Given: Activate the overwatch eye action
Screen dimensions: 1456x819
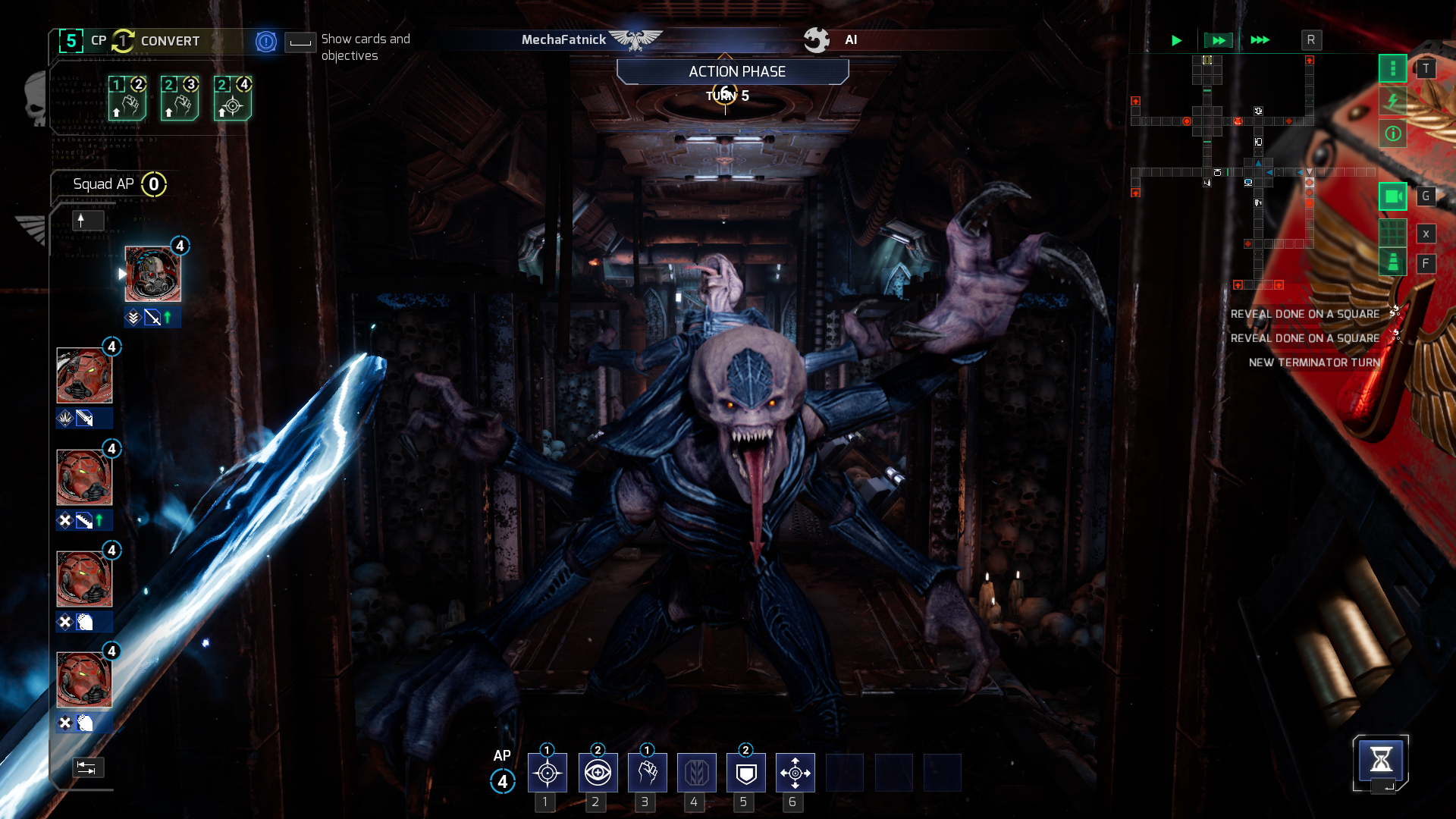Looking at the screenshot, I should click(x=598, y=773).
